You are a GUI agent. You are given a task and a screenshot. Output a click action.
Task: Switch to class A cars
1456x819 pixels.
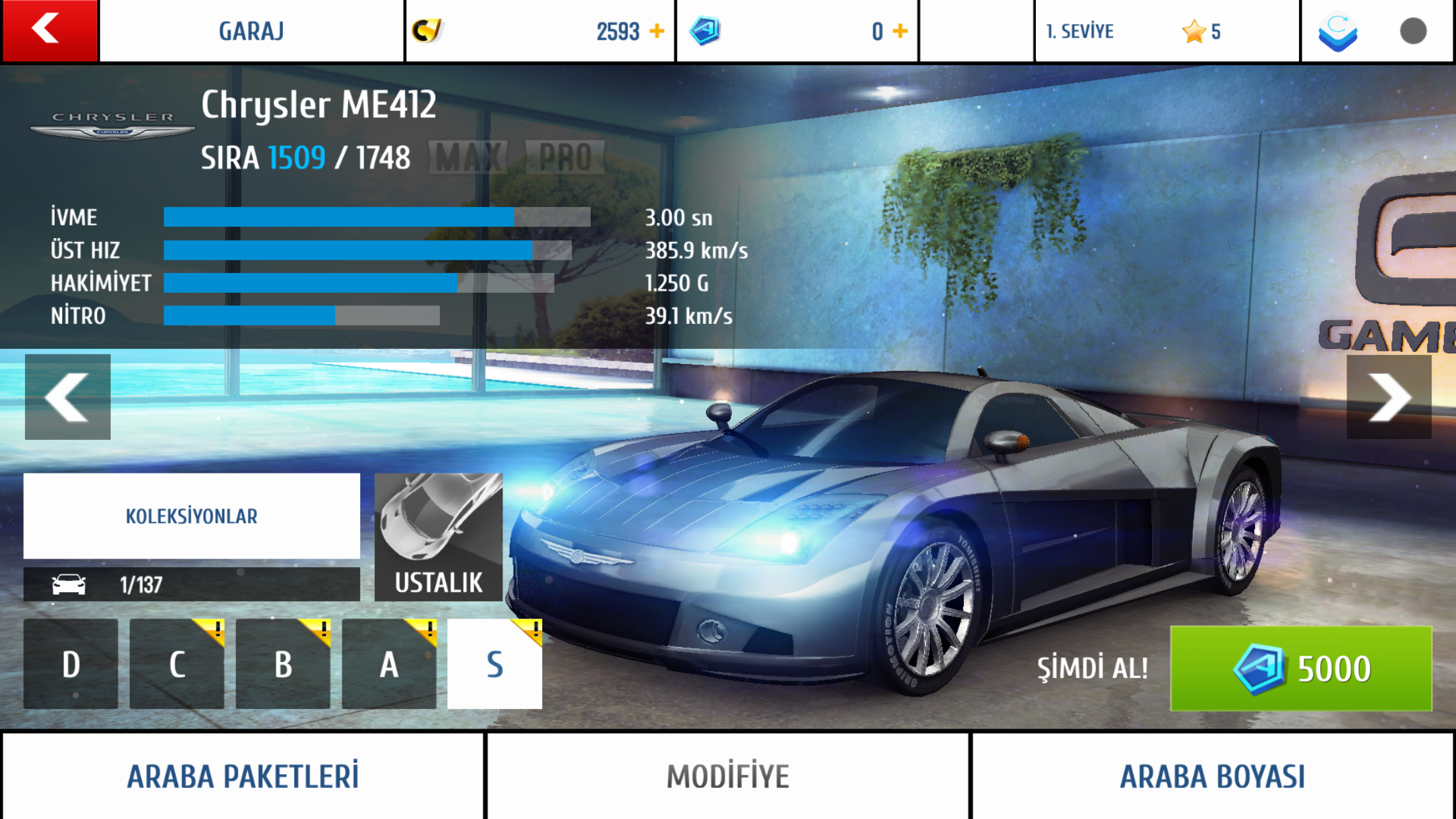[x=389, y=664]
